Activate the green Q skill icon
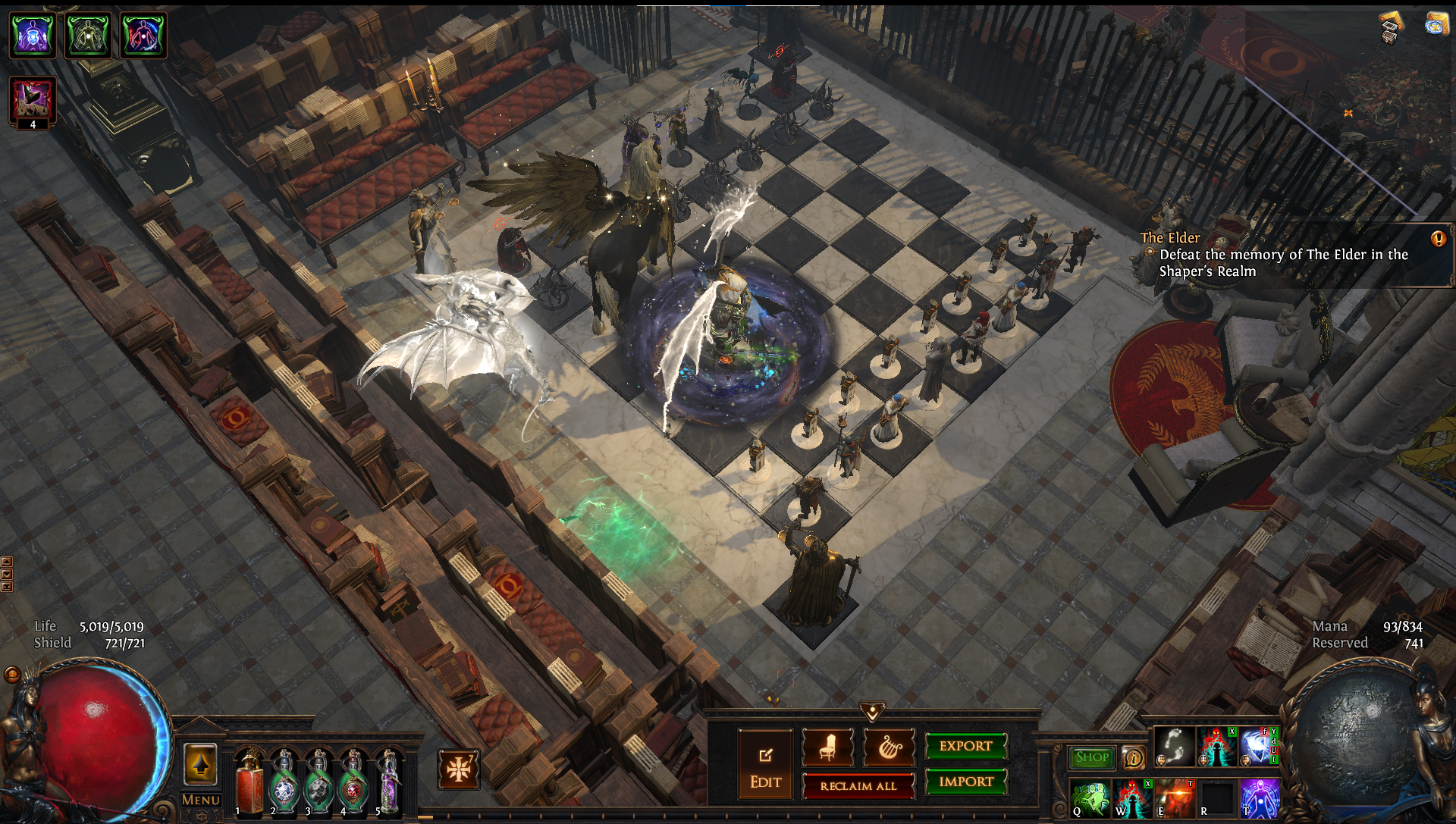 [x=1090, y=799]
